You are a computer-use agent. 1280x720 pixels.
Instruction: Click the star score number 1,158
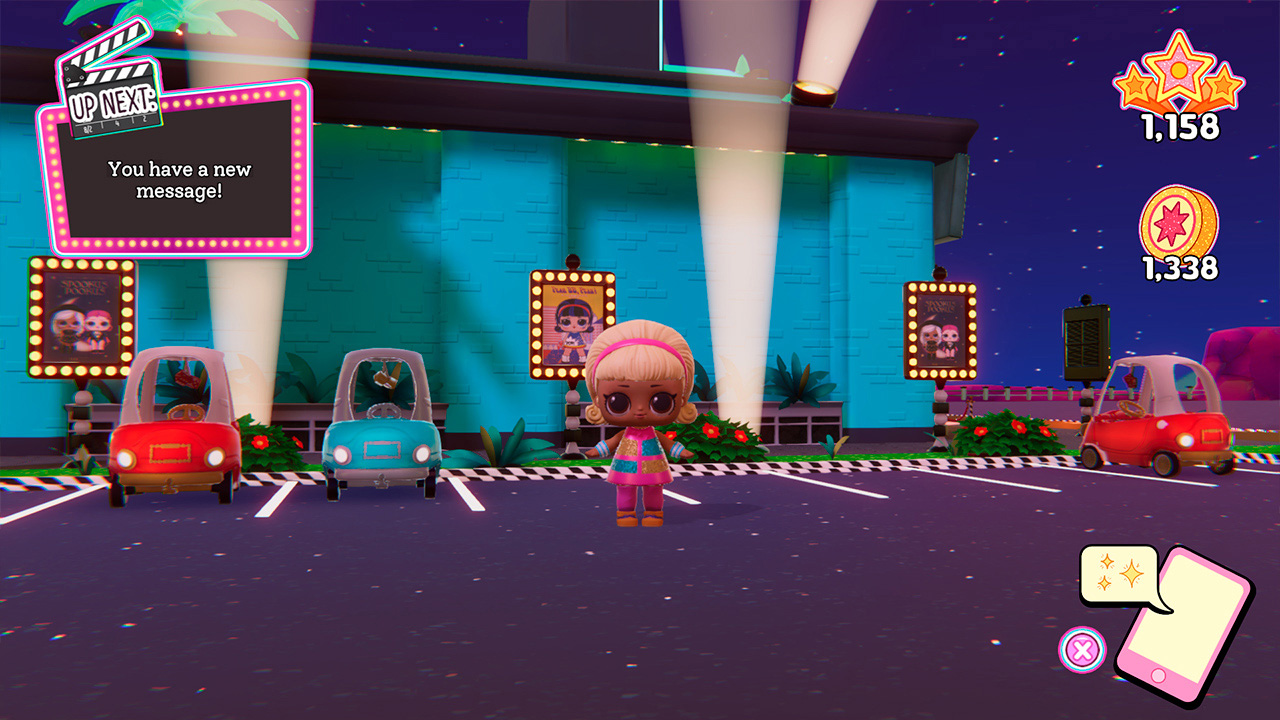[1180, 128]
